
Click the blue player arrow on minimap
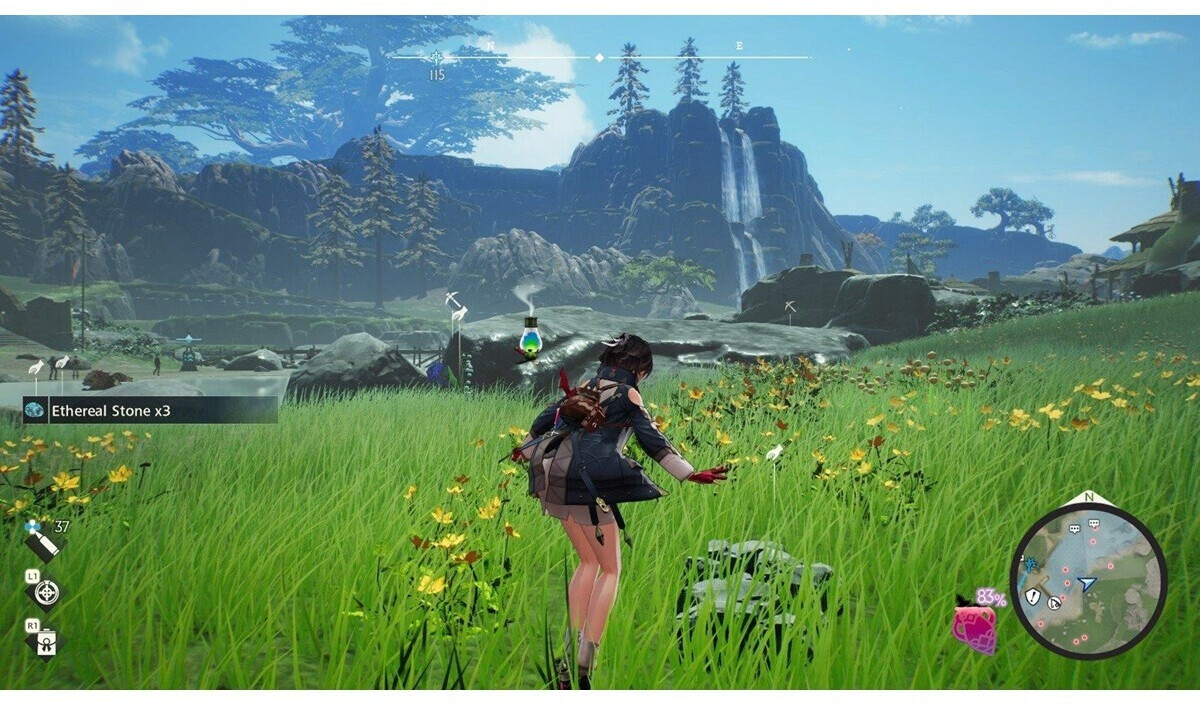1088,583
